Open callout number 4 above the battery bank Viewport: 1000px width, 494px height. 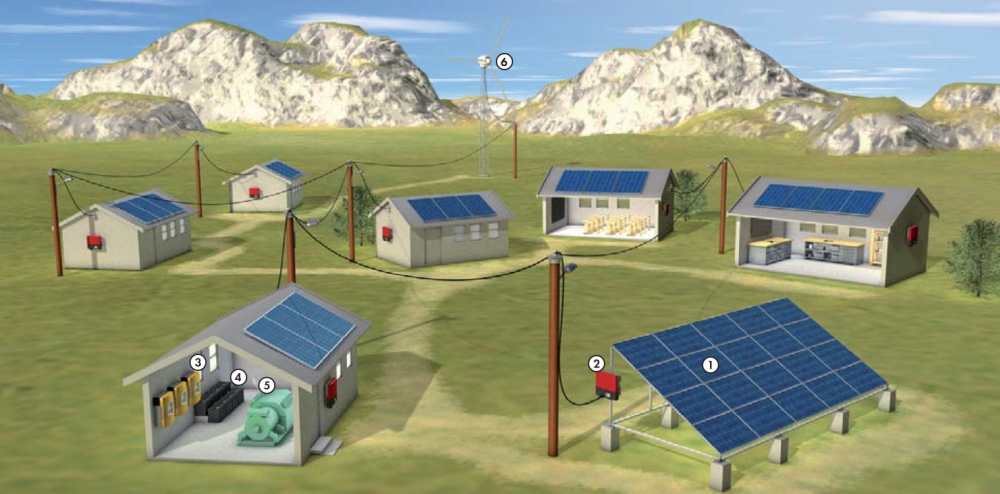[238, 377]
